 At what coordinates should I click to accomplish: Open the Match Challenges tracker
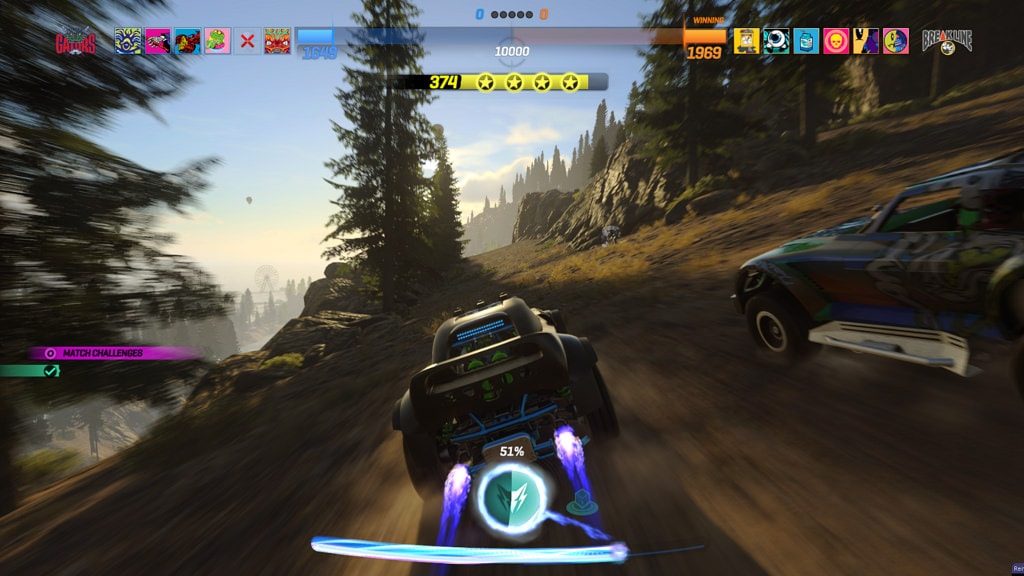(112, 353)
